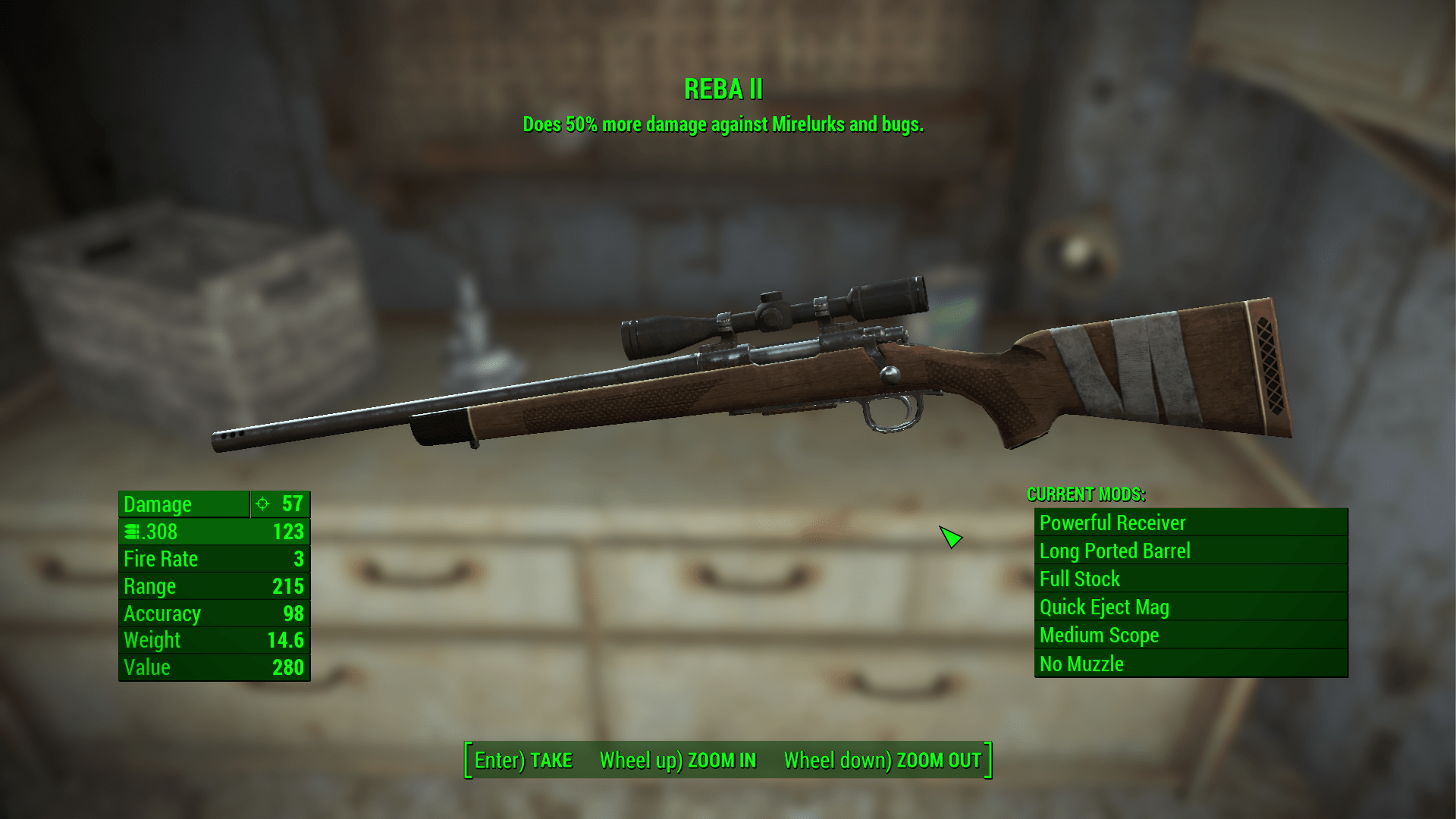
Task: Click the trigger guard of Reba II
Action: pos(891,413)
